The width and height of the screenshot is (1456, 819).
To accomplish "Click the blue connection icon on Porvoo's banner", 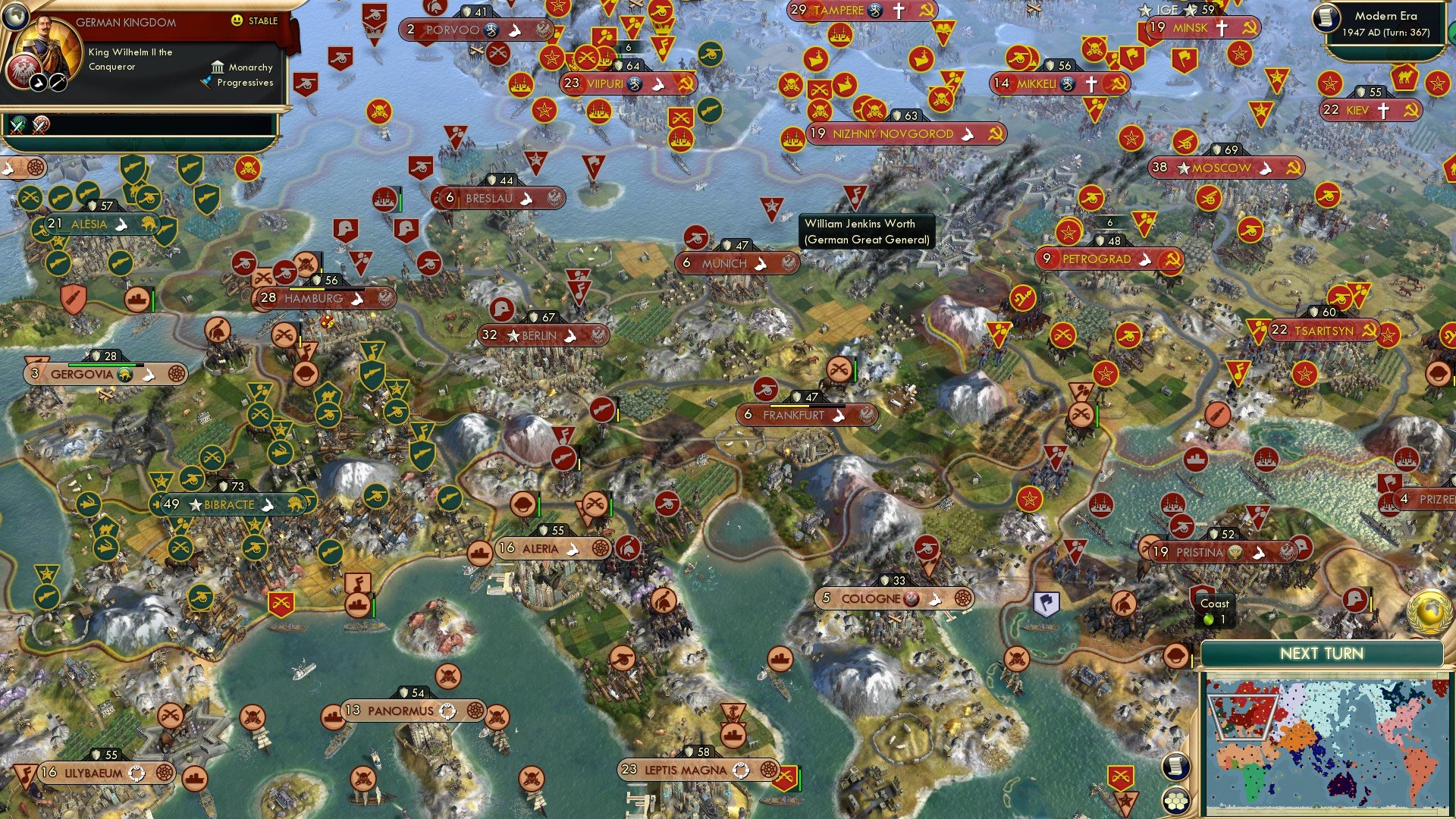I will click(x=491, y=30).
